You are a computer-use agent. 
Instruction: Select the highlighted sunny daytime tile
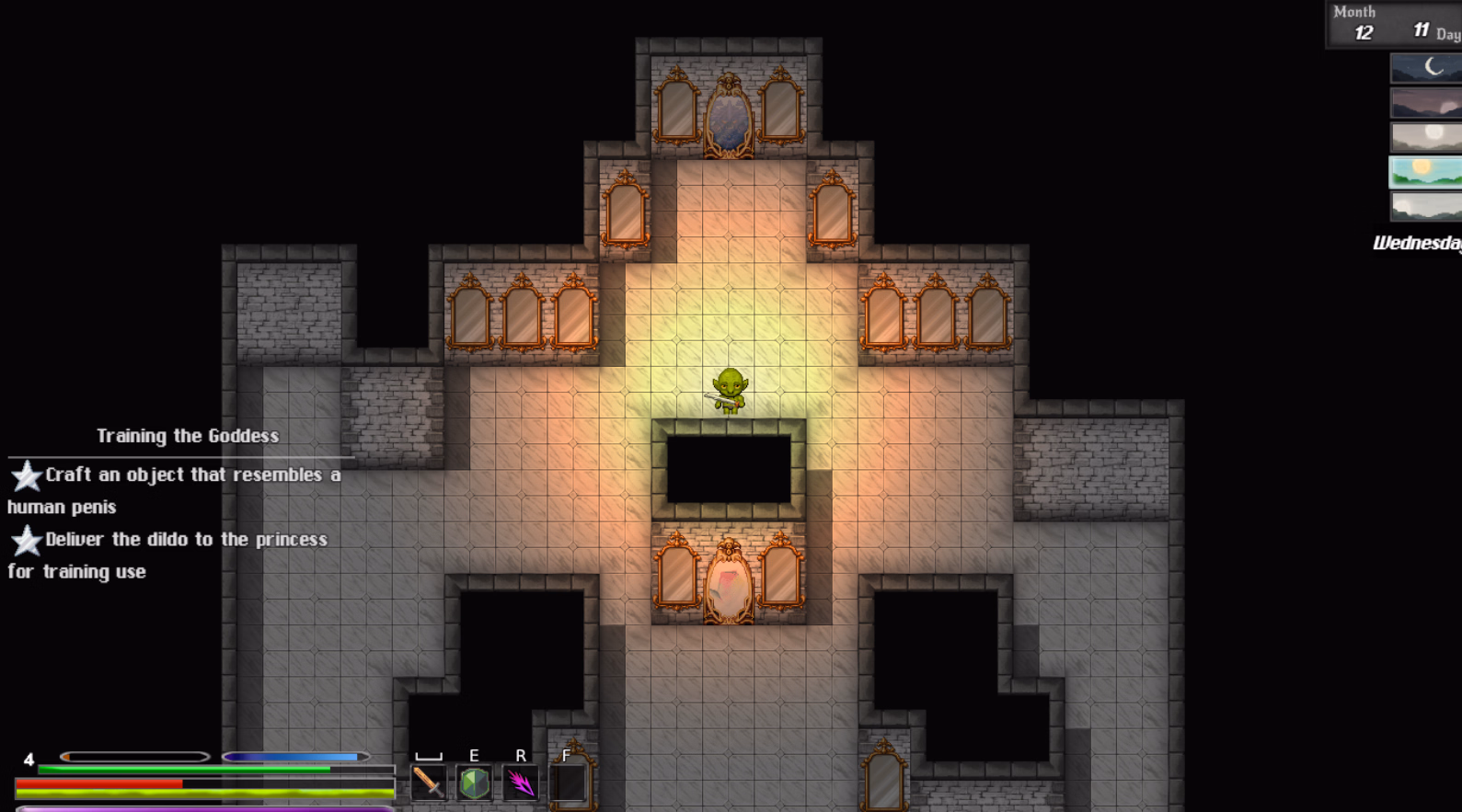(x=1425, y=171)
